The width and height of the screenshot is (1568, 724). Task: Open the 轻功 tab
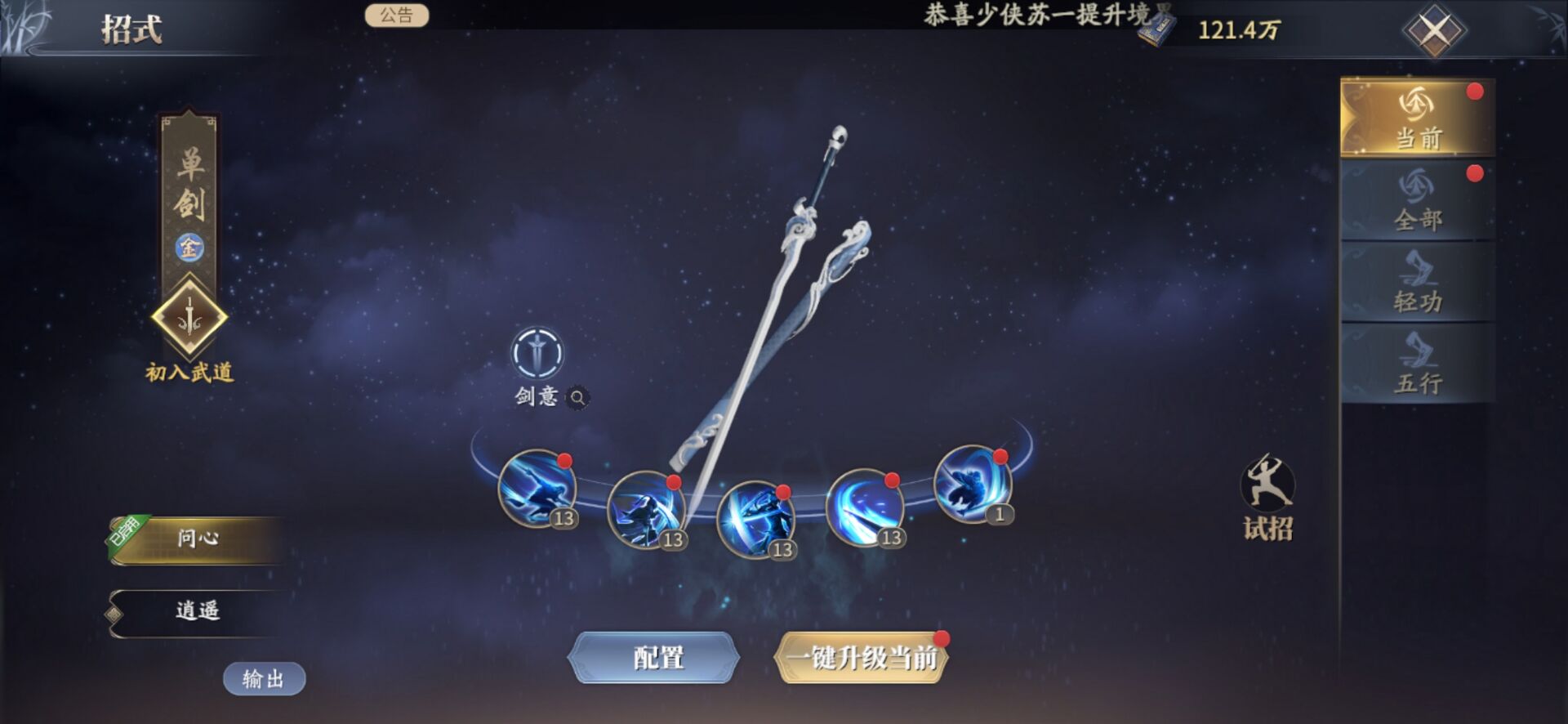point(1417,282)
